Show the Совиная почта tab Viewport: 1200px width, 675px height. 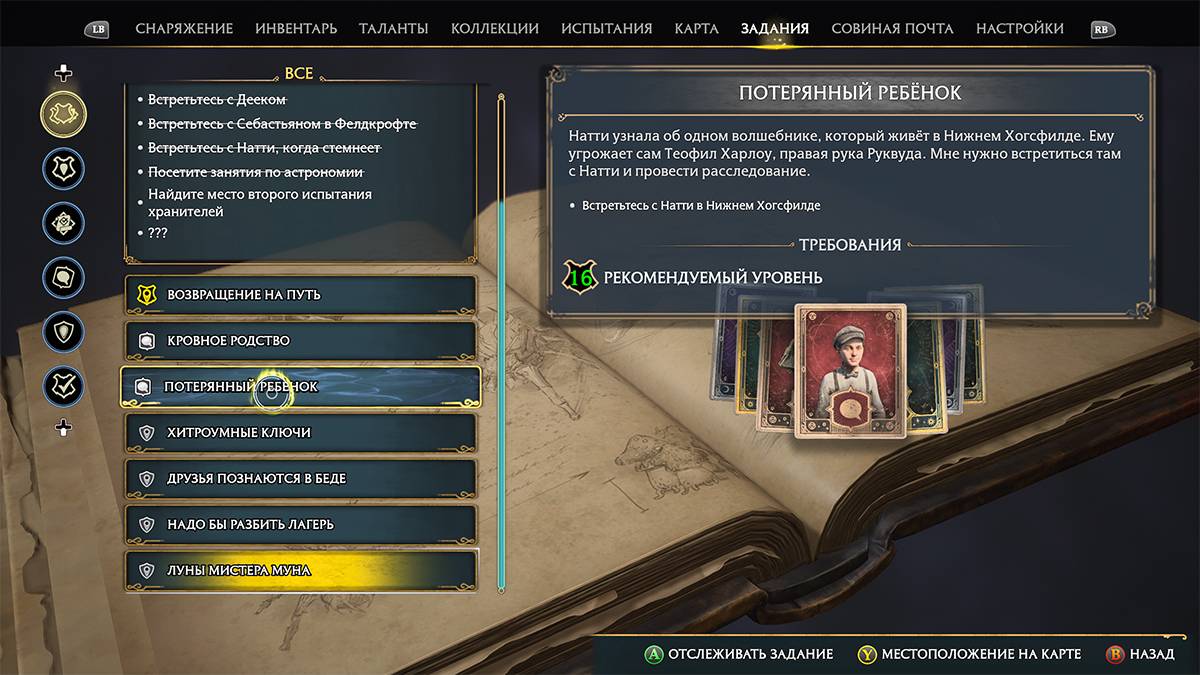click(892, 29)
